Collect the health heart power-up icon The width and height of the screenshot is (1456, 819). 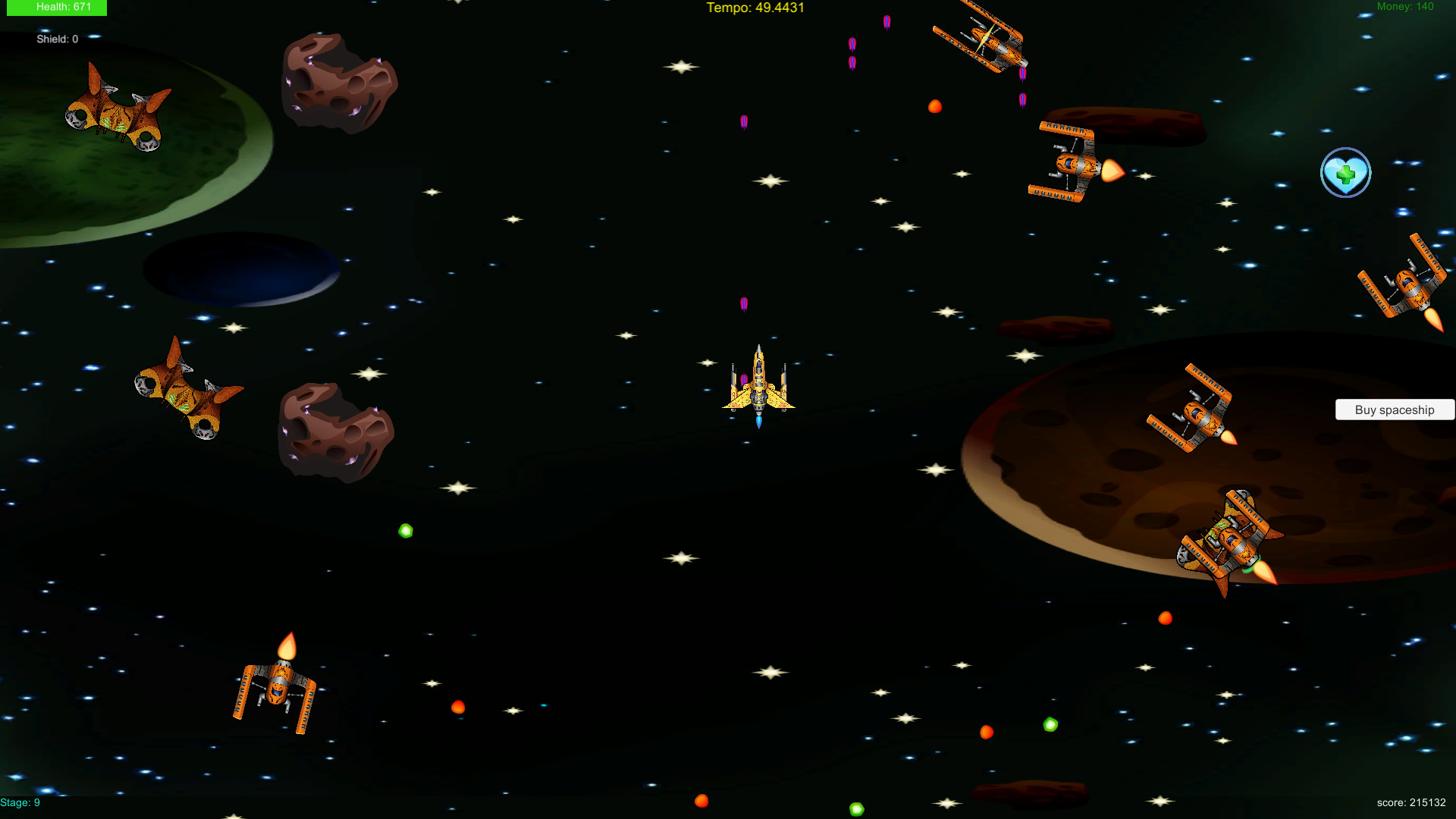point(1346,173)
